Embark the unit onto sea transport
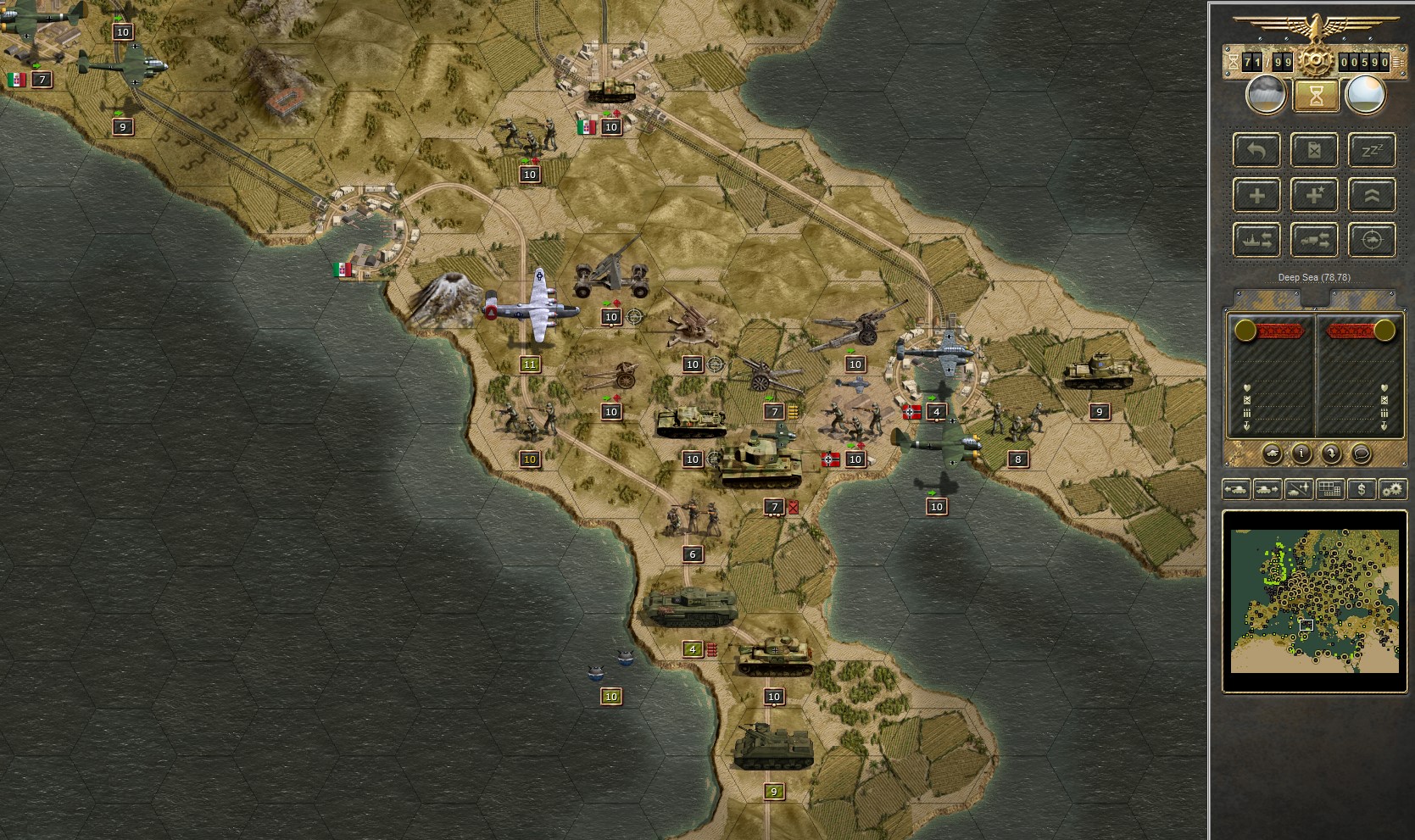 tap(1256, 241)
